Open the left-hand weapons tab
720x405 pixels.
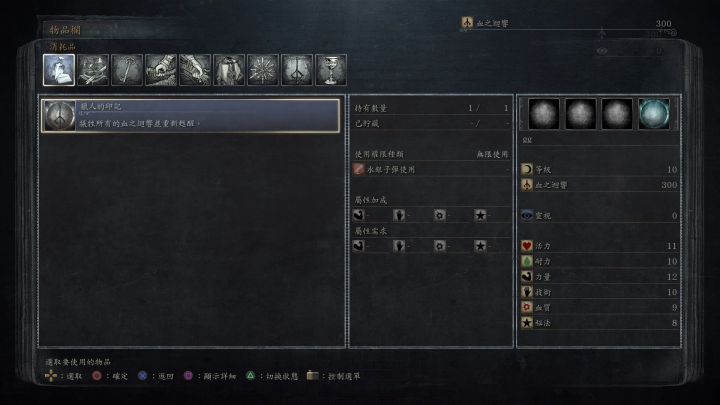point(195,69)
